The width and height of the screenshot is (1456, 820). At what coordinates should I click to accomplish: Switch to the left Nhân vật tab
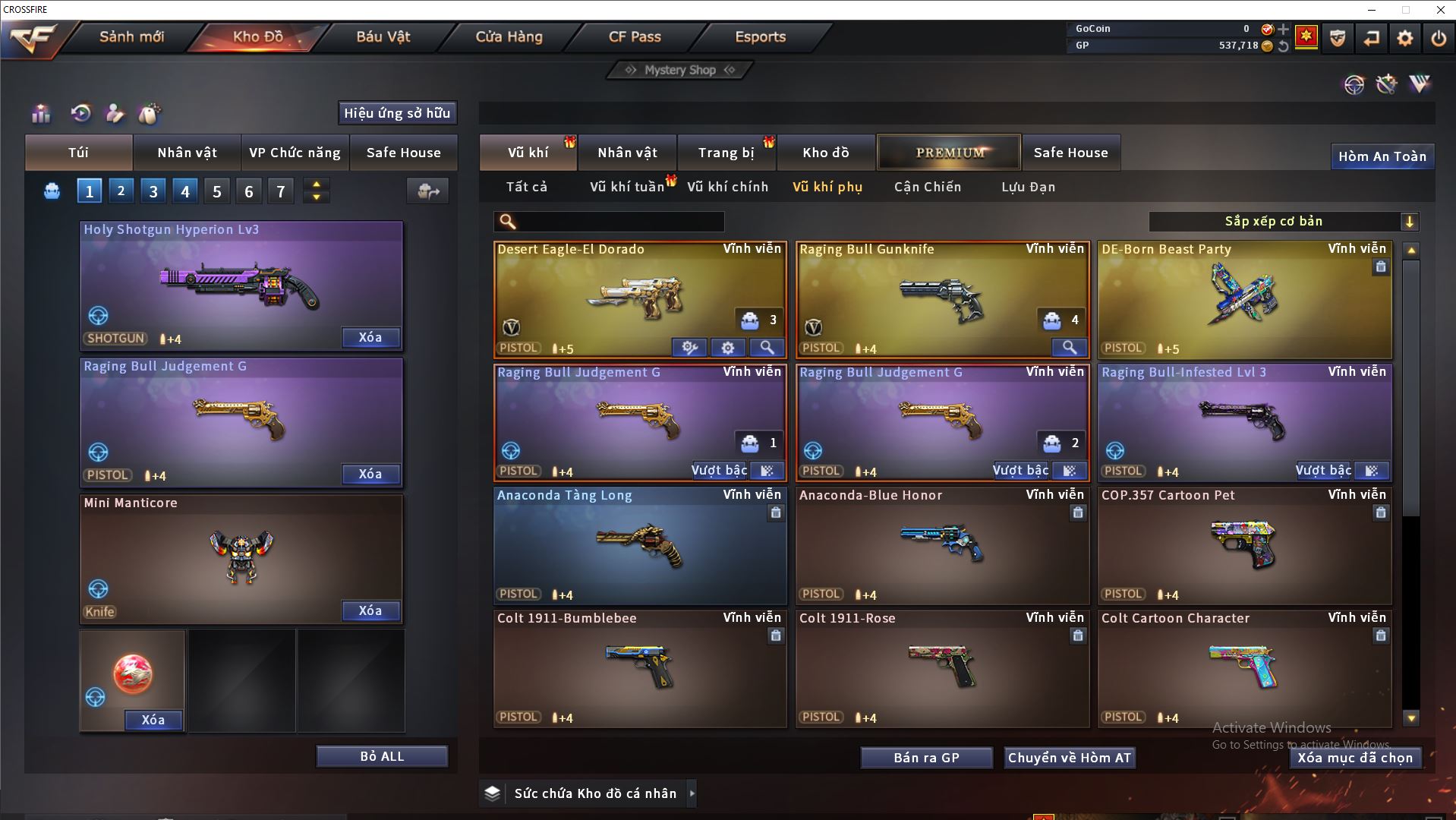point(187,153)
